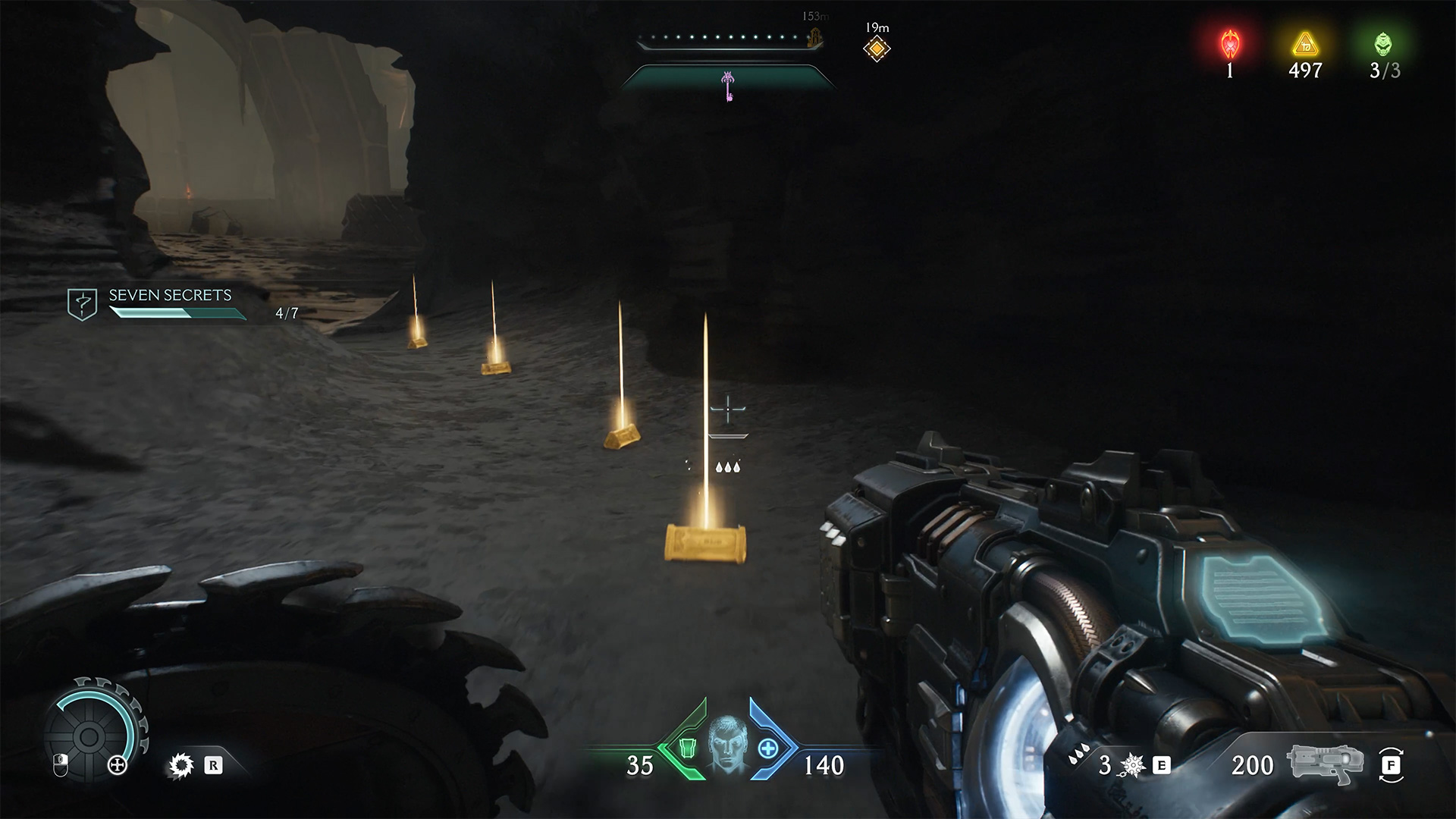Click the blue health cross icon
Viewport: 1456px width, 819px height.
click(768, 748)
